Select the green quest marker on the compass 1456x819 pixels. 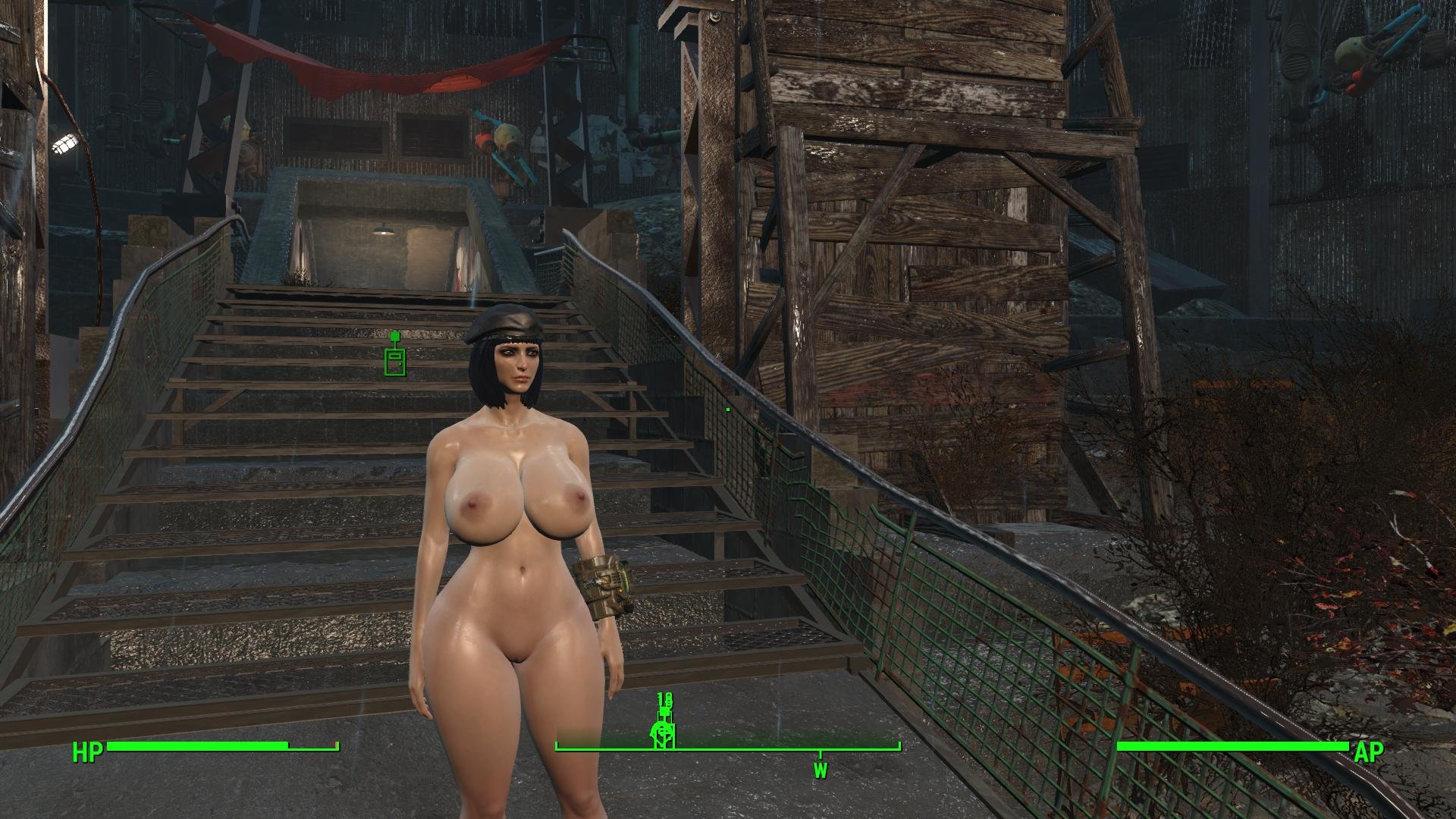coord(664,730)
